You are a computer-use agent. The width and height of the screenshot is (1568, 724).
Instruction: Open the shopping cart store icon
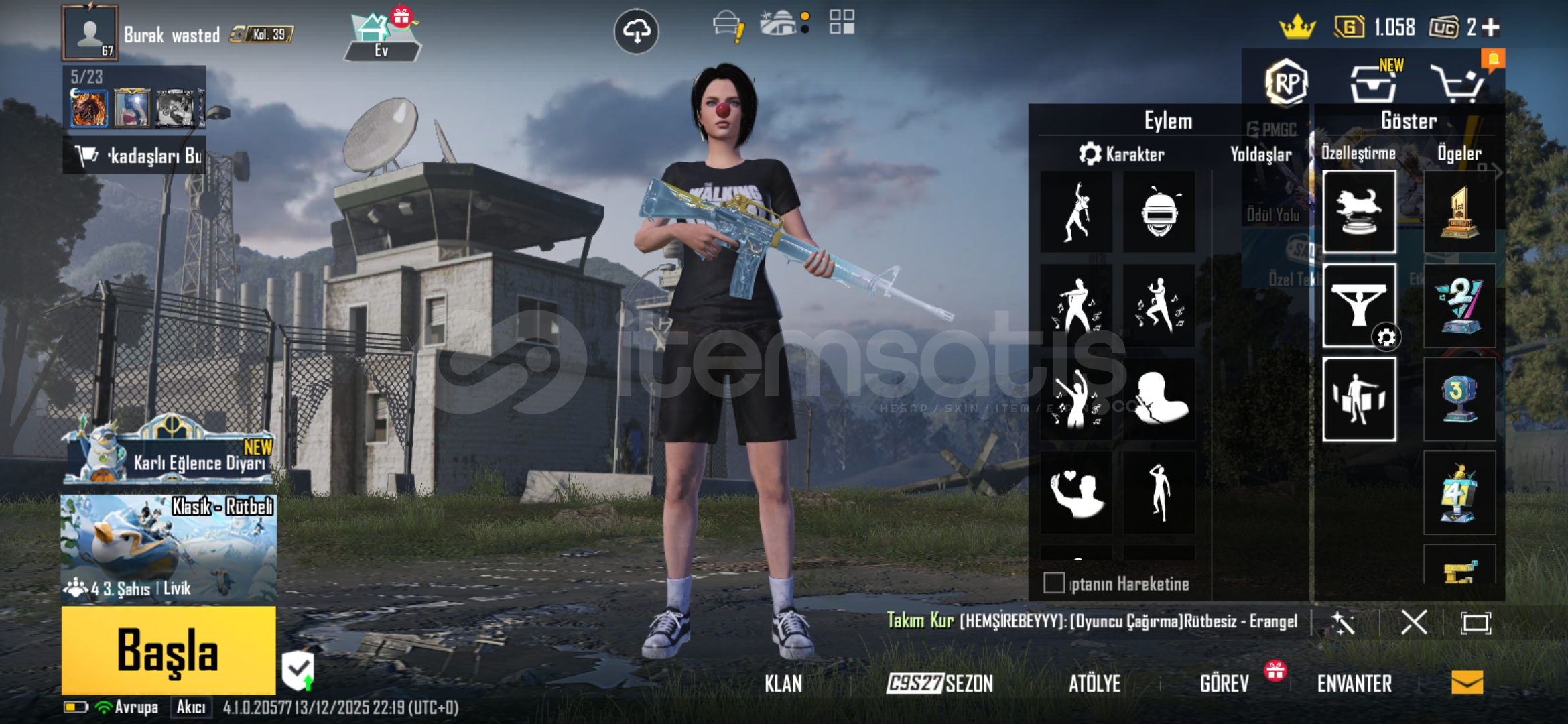tap(1457, 84)
